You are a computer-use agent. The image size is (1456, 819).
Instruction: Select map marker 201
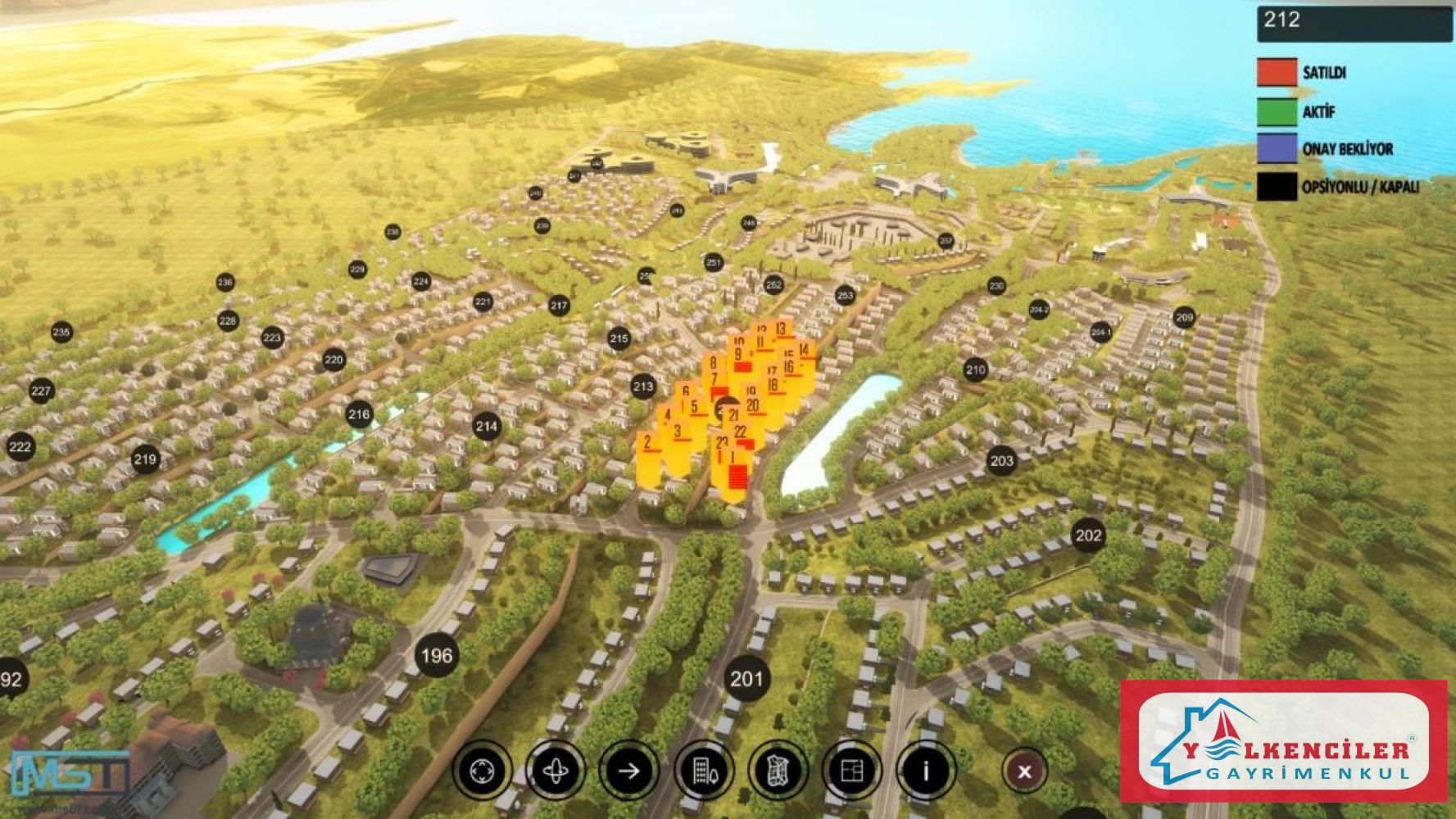point(746,679)
